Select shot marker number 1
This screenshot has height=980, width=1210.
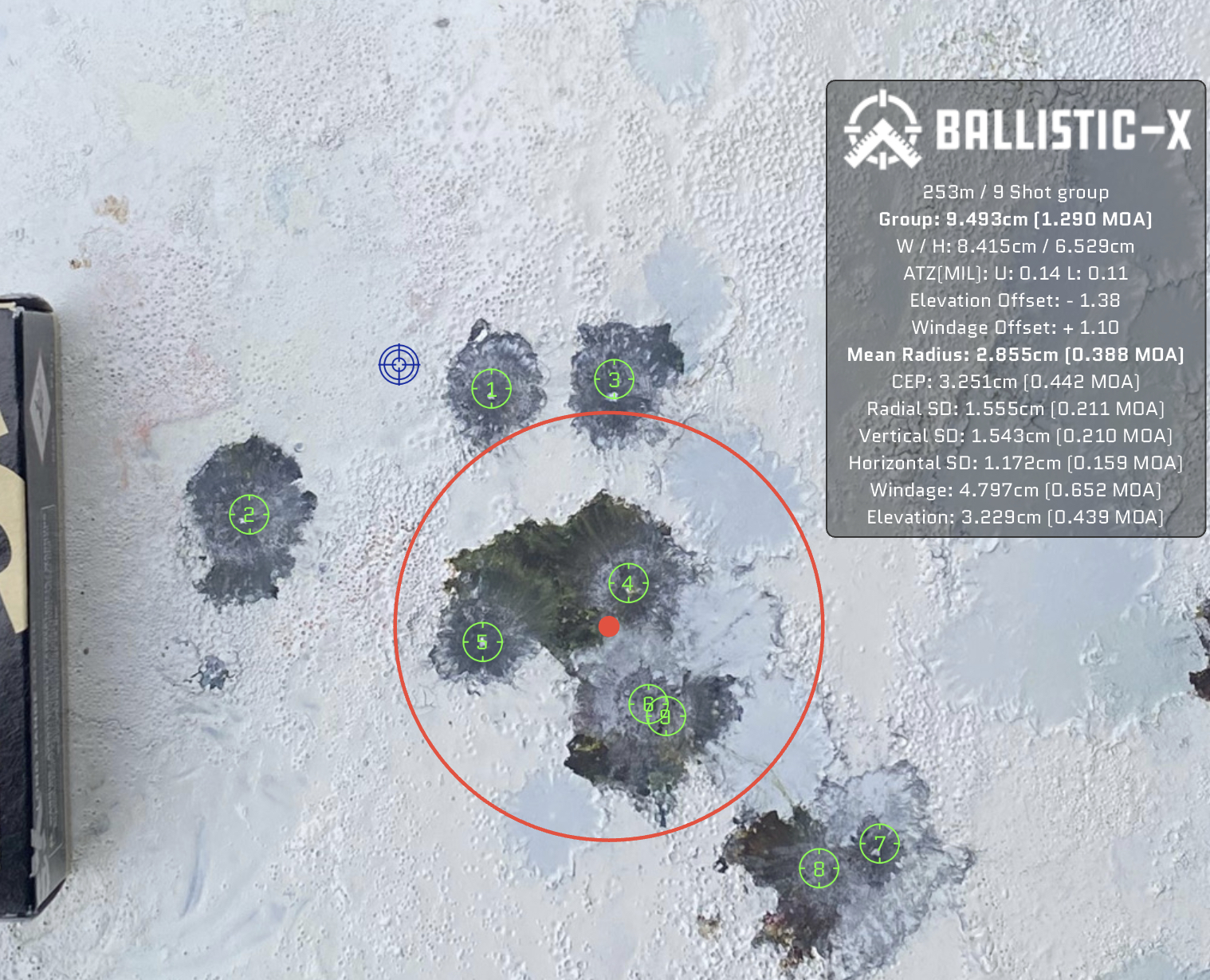[x=491, y=389]
